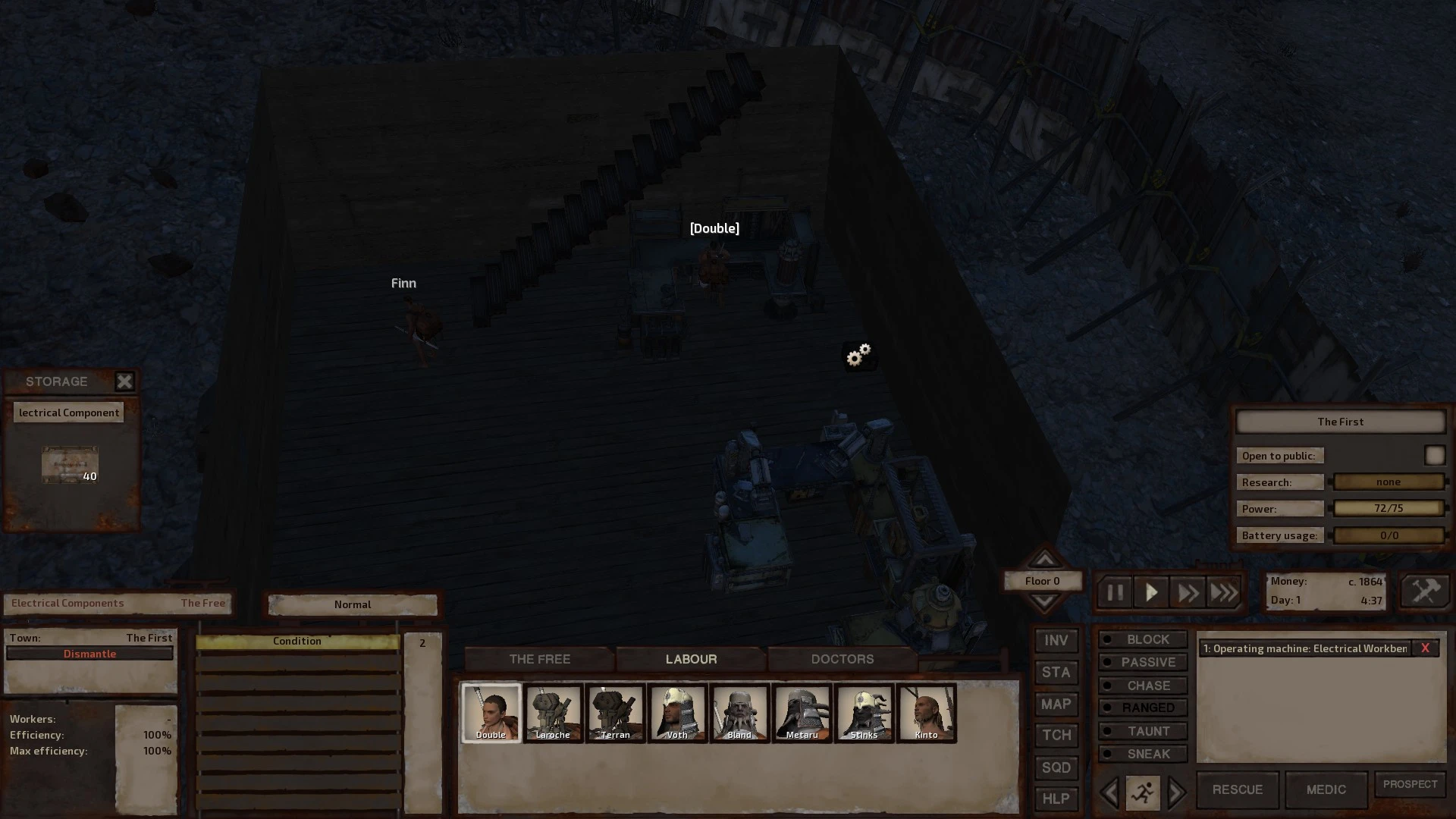Open the build menu hammer icon
Screen dimensions: 1456x819
(x=1425, y=591)
